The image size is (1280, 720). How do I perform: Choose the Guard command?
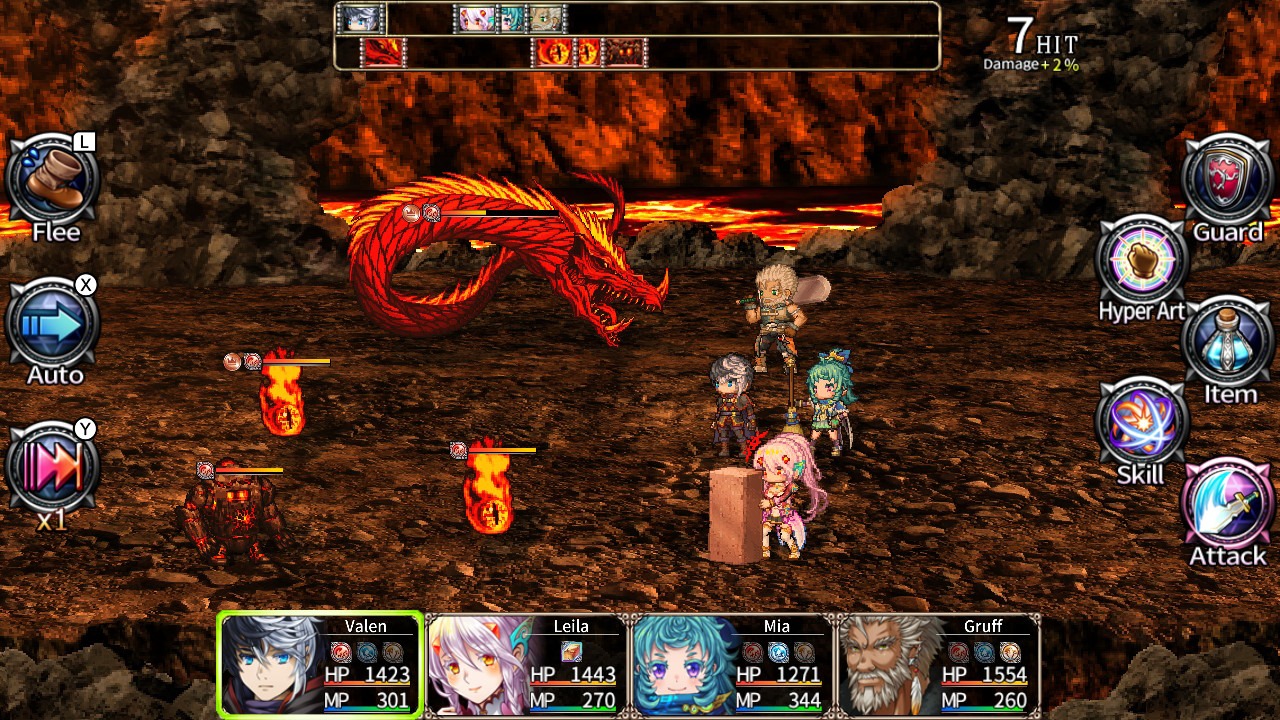click(1228, 182)
